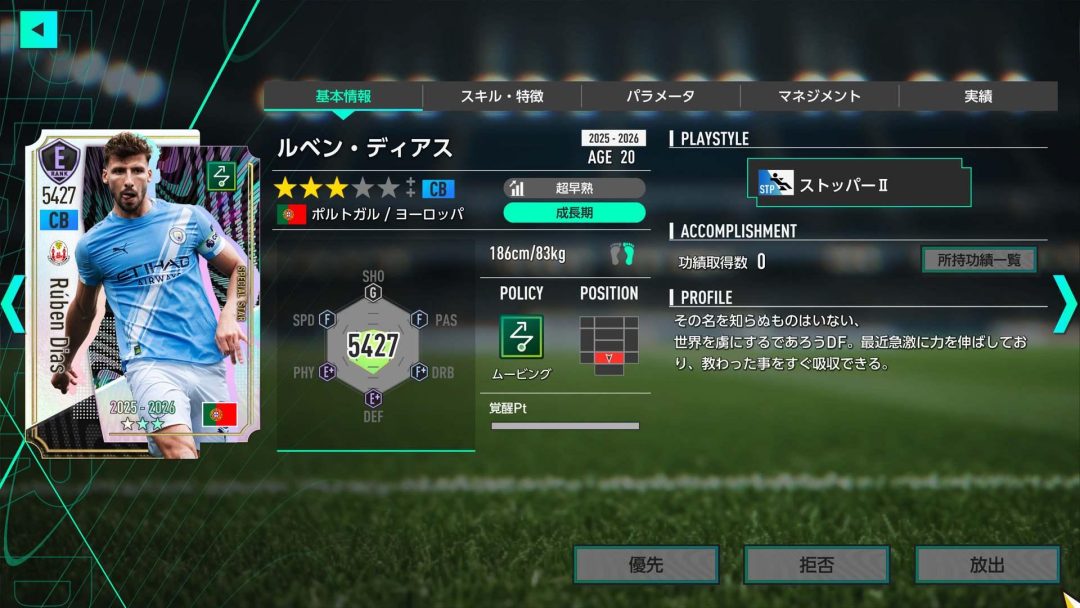
Task: Select the パラメータ tab
Action: click(660, 96)
